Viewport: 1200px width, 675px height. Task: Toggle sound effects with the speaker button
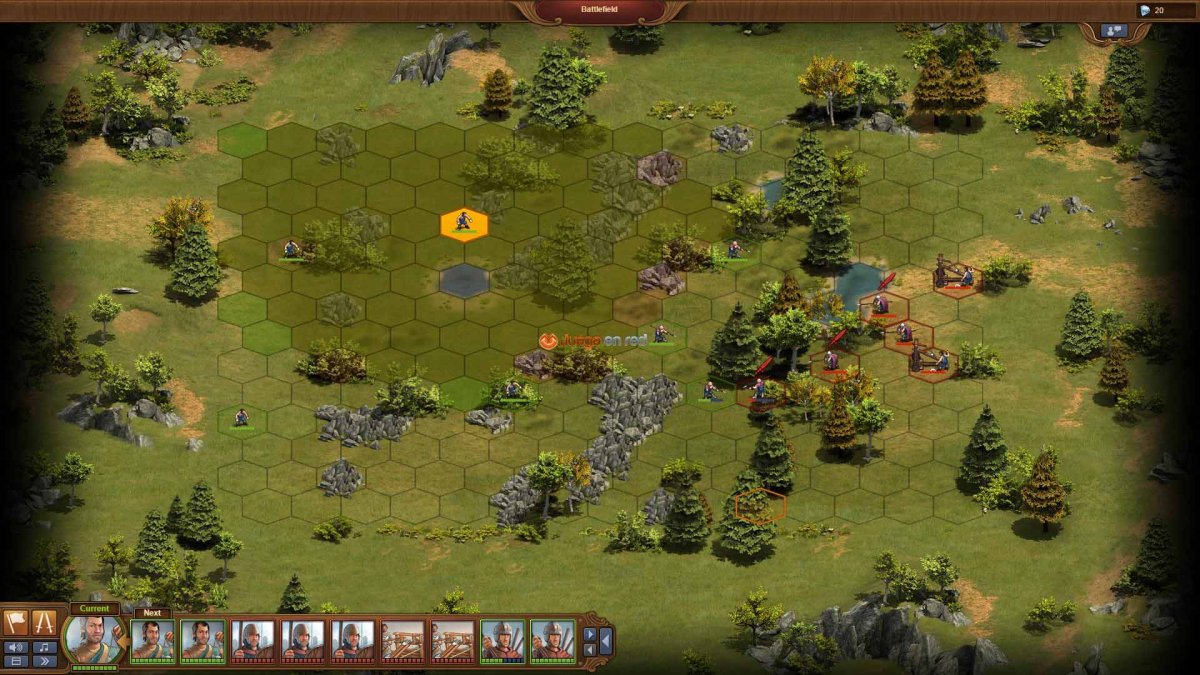coord(16,646)
